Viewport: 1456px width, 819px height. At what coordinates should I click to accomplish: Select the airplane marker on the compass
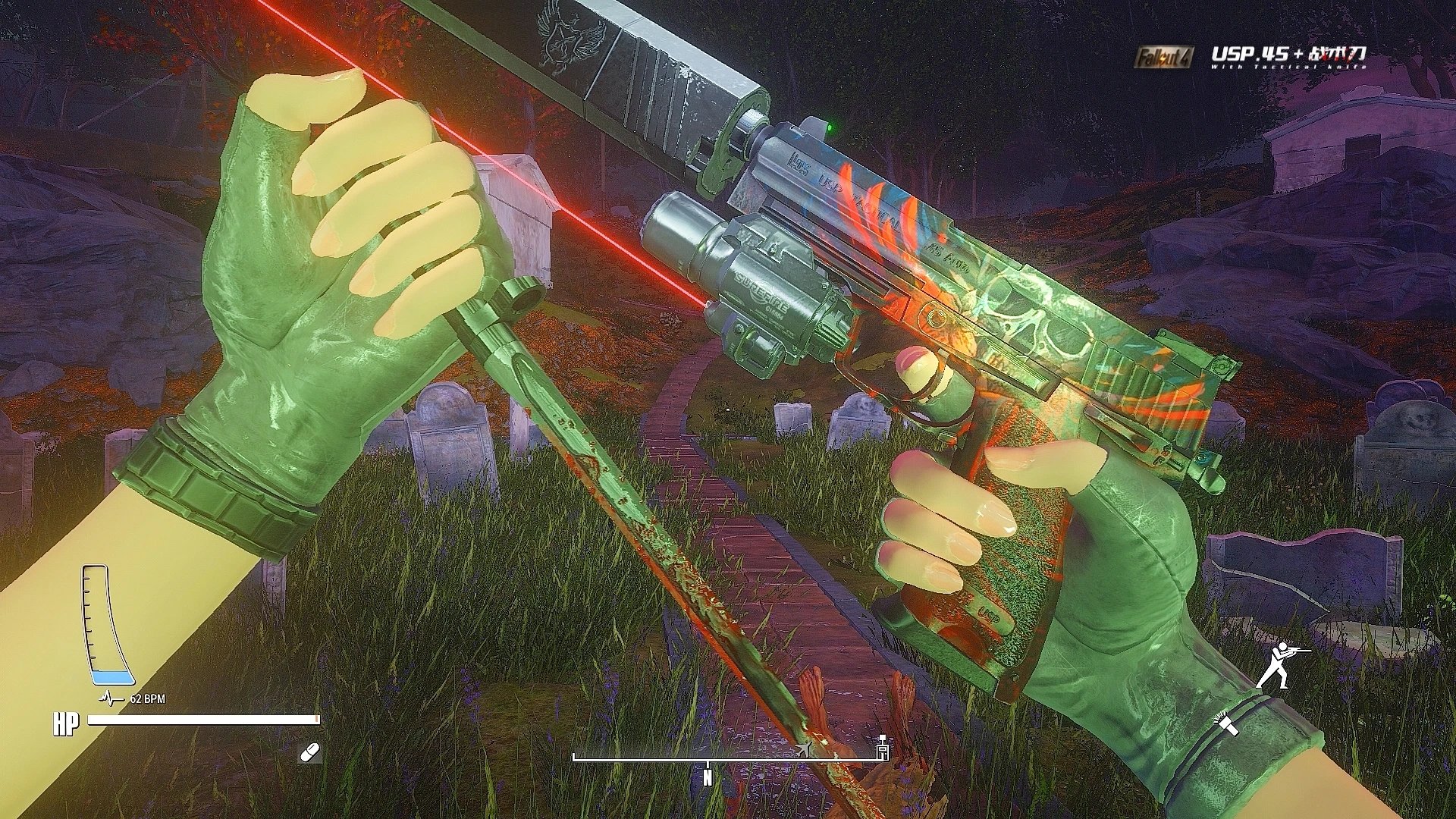tap(804, 750)
